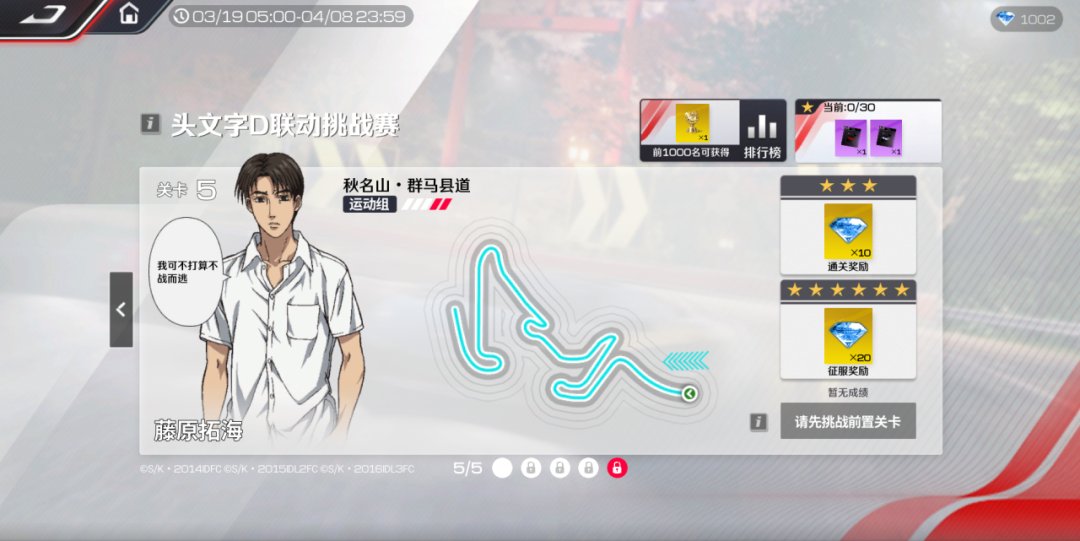Open info icon next to challenge button
The width and height of the screenshot is (1080, 541).
pyautogui.click(x=759, y=422)
